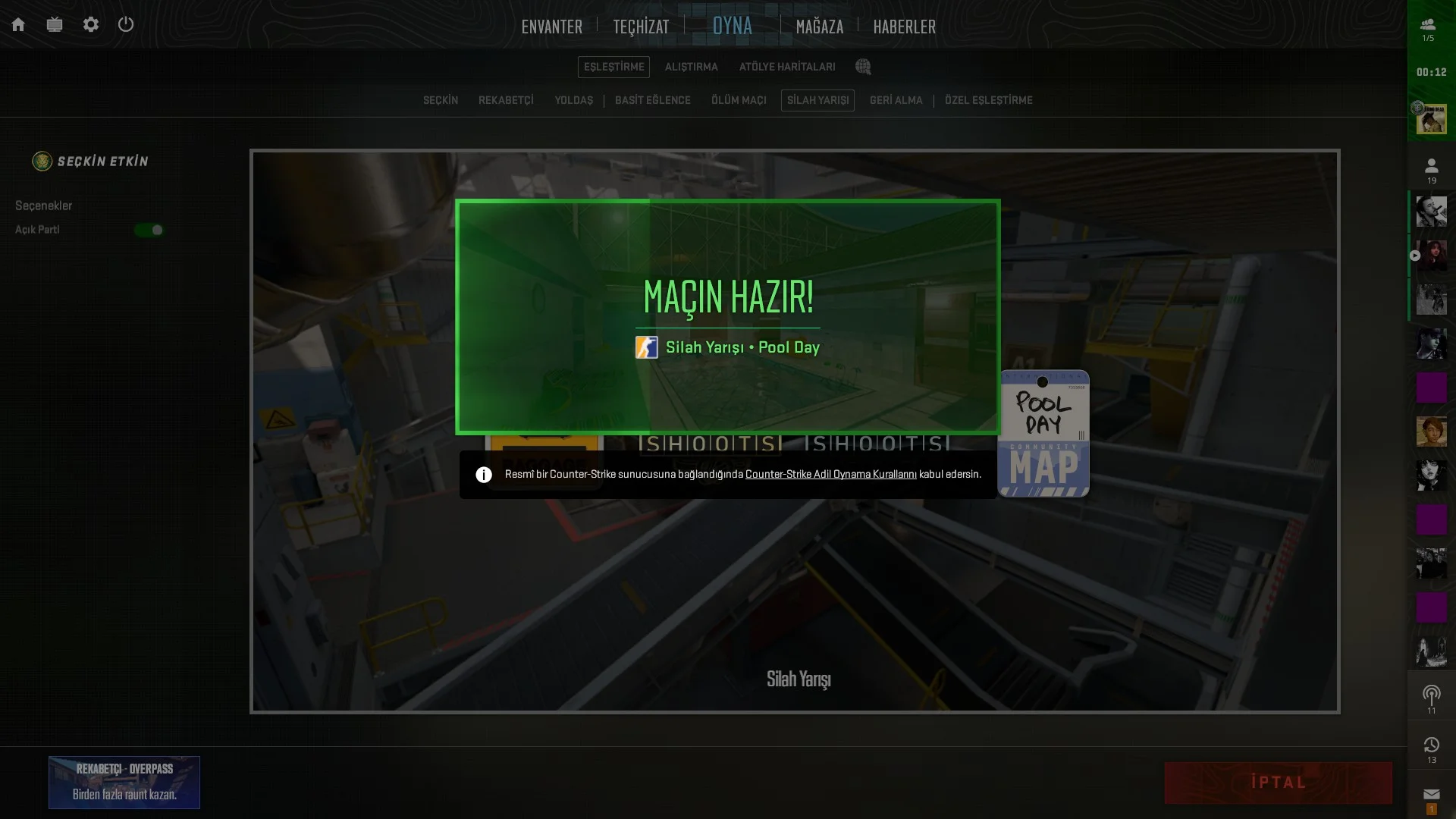Select the ALIŞTIRMA tab
Viewport: 1456px width, 819px height.
(x=691, y=67)
